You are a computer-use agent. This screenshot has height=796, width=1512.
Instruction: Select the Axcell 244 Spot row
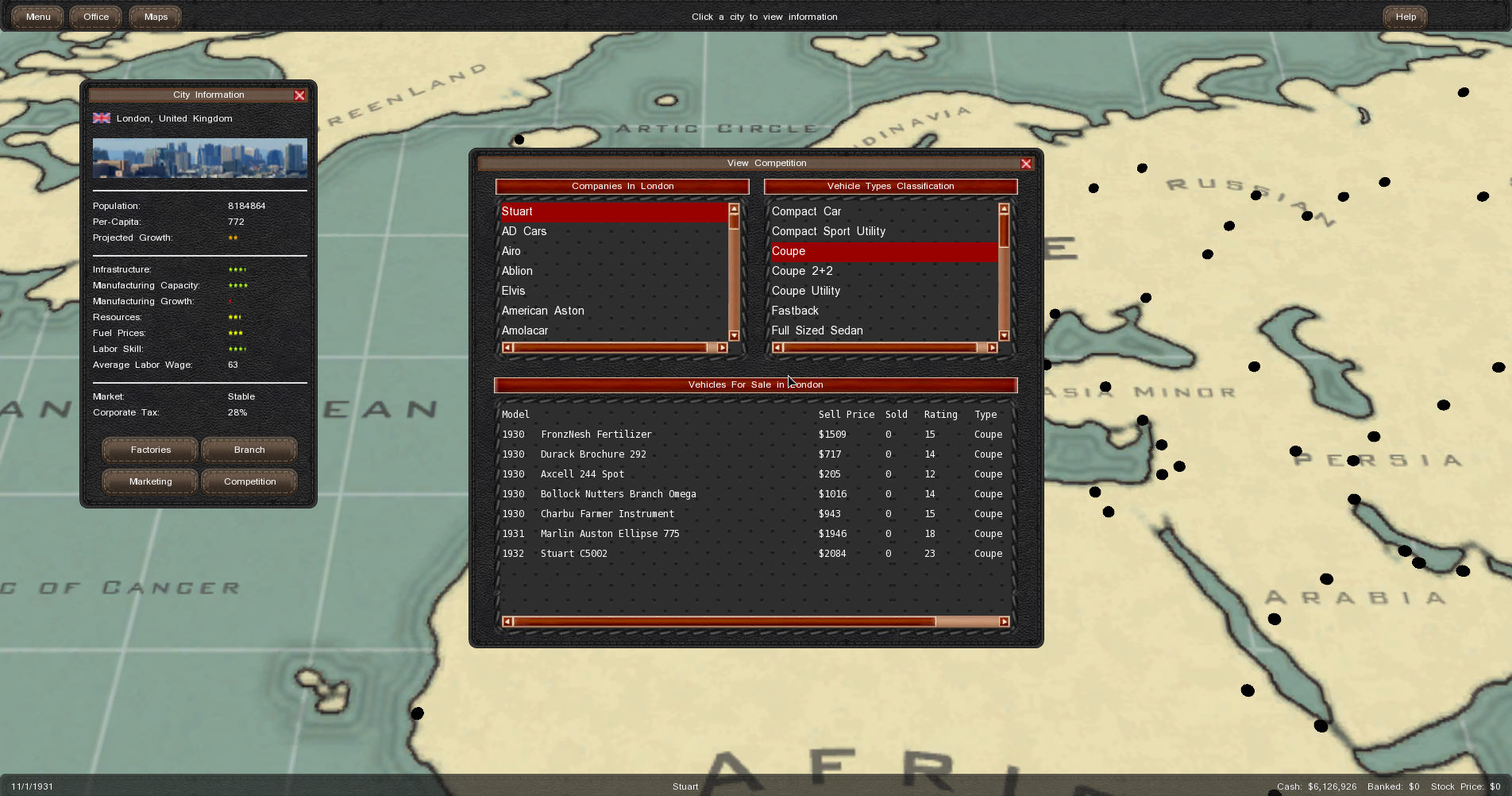(582, 474)
